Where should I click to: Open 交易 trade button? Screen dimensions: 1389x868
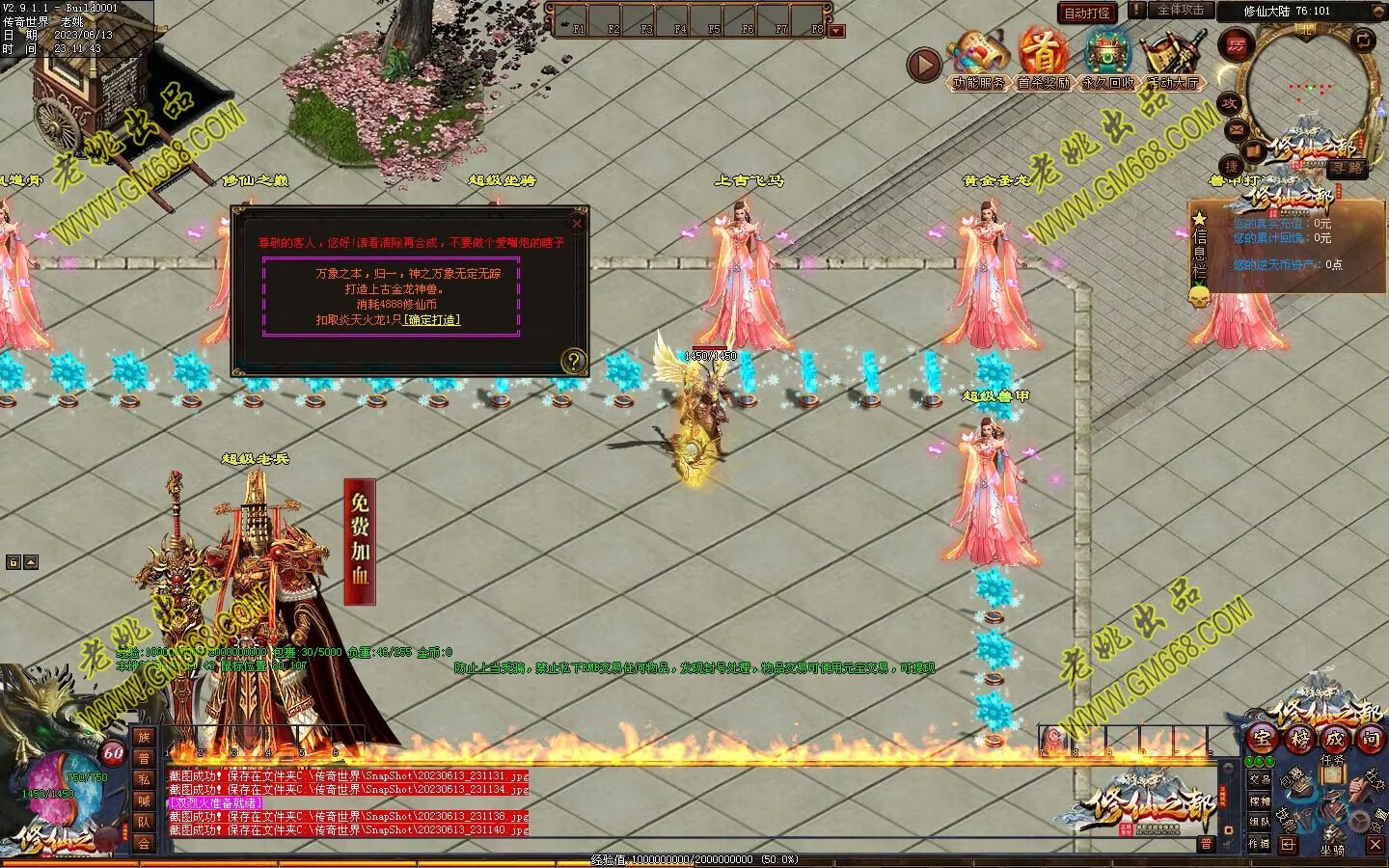click(1260, 779)
